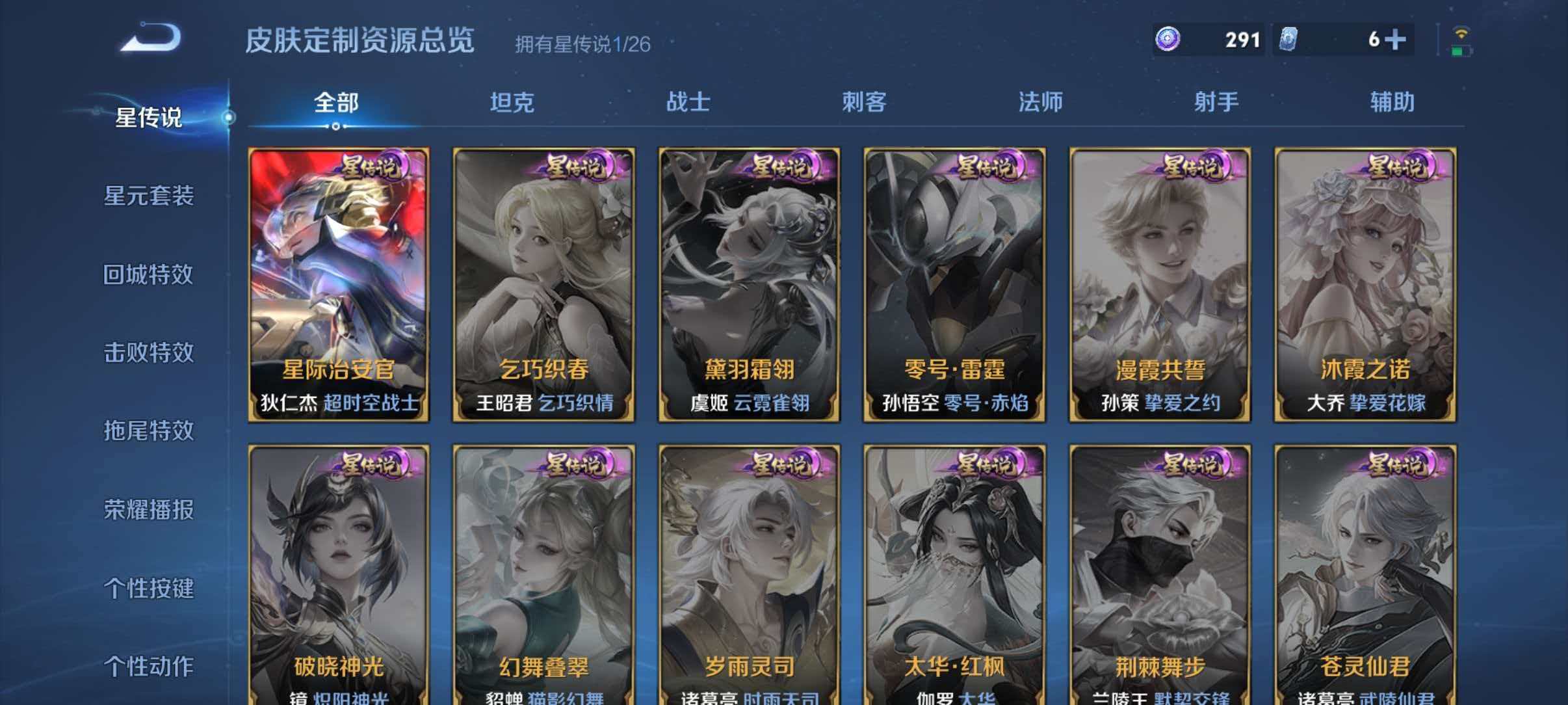The width and height of the screenshot is (1568, 705).
Task: Click the 291 currency counter display
Action: [x=1242, y=39]
